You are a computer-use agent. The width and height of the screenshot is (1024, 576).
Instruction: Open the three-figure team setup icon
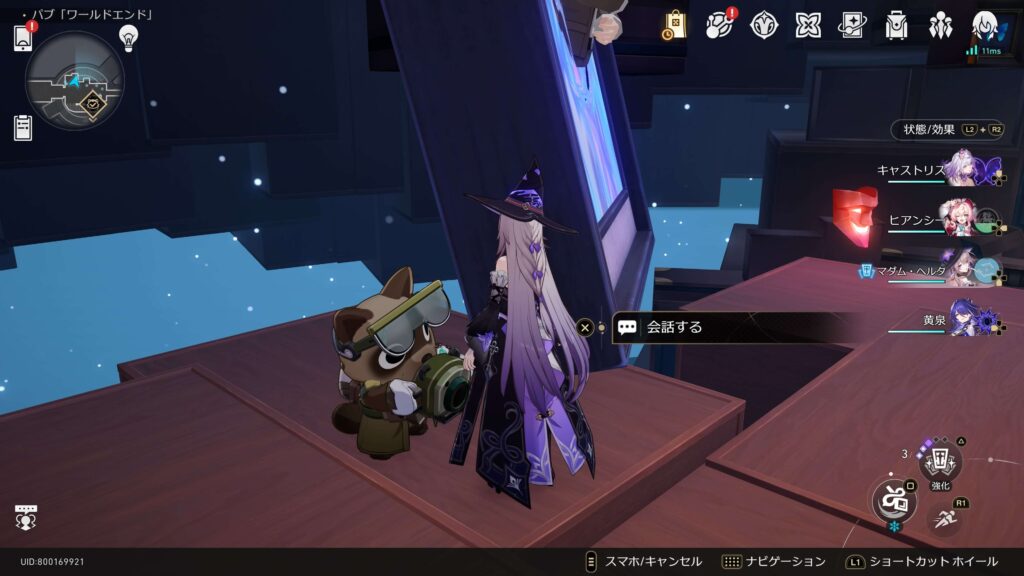940,25
